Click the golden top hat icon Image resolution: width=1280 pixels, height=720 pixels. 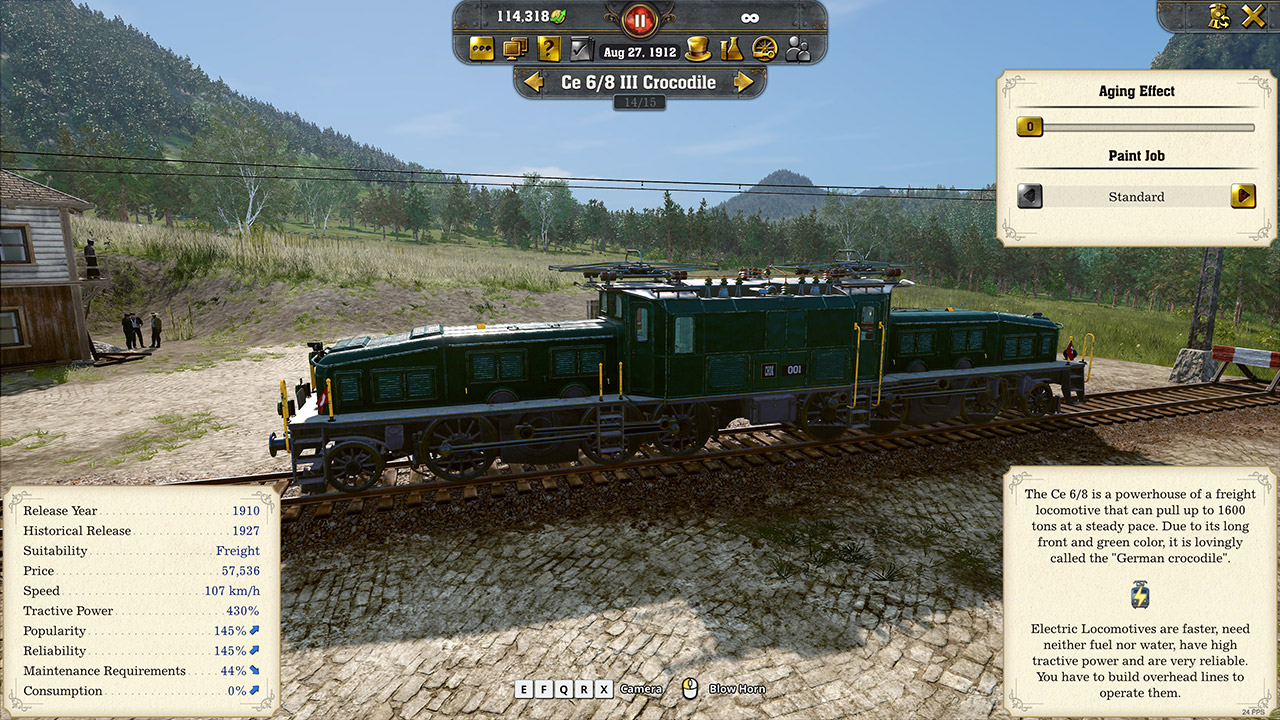pos(698,48)
